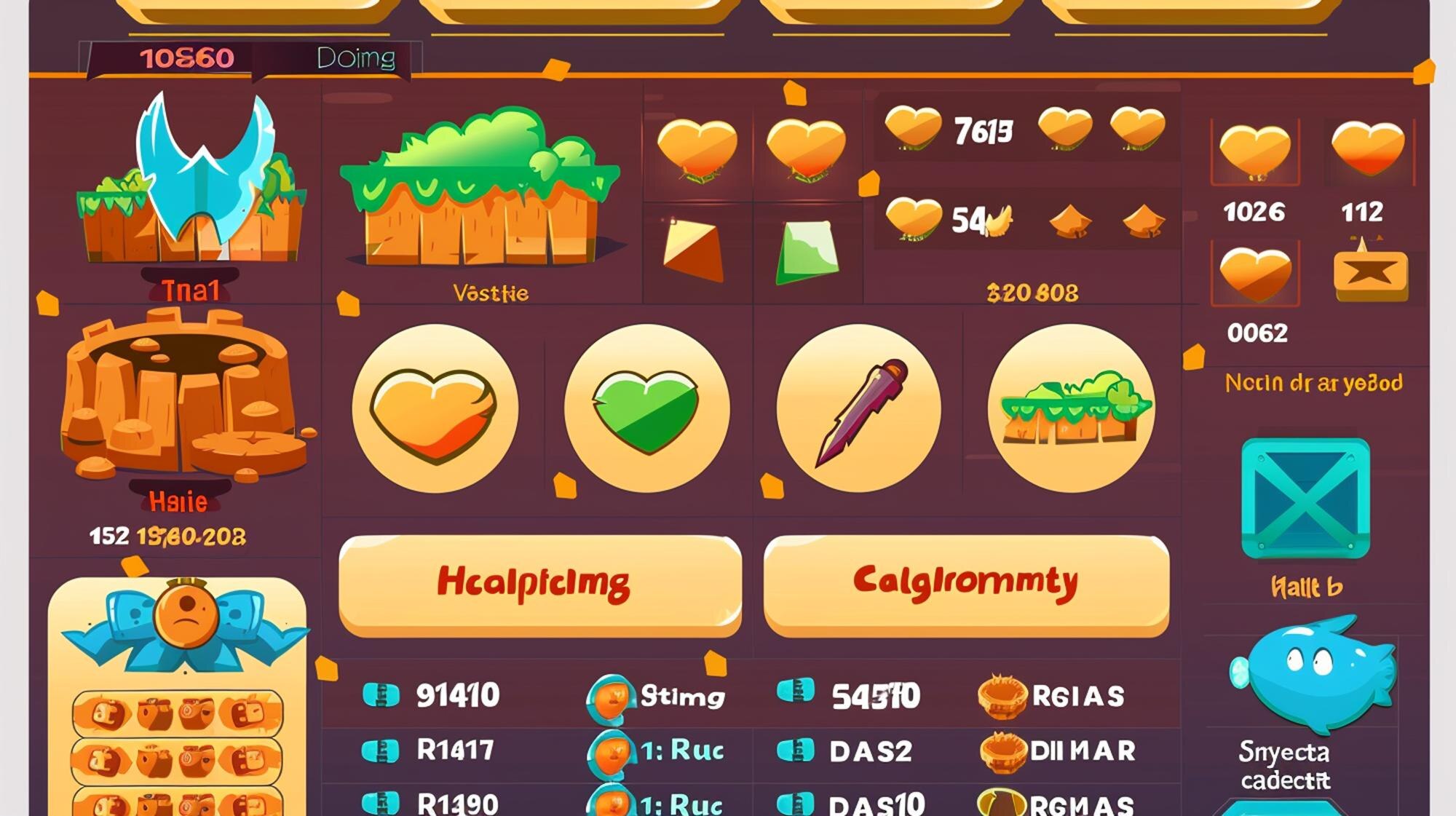Screen dimensions: 1456x816
Task: Choose the DII MAR list entry
Action: coord(1082,751)
